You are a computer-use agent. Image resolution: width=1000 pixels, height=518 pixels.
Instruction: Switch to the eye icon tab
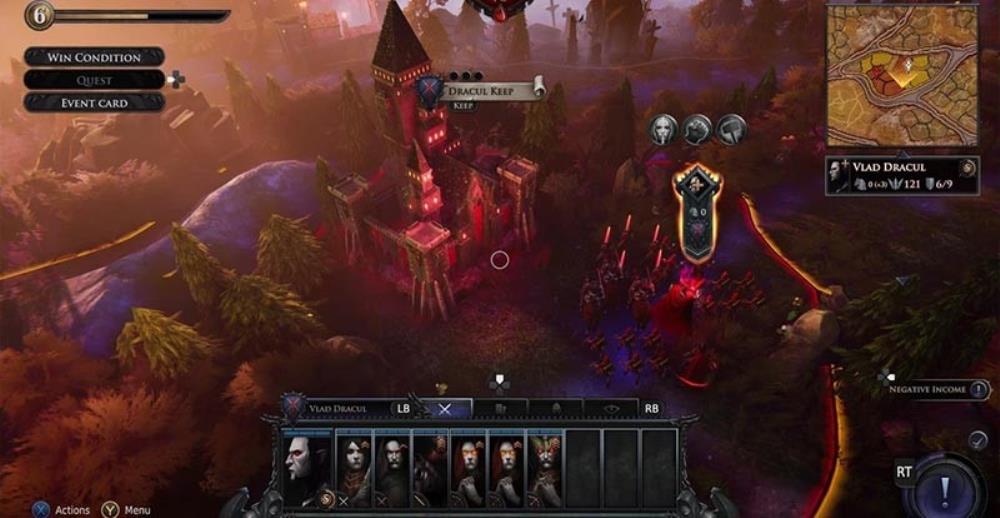(613, 408)
